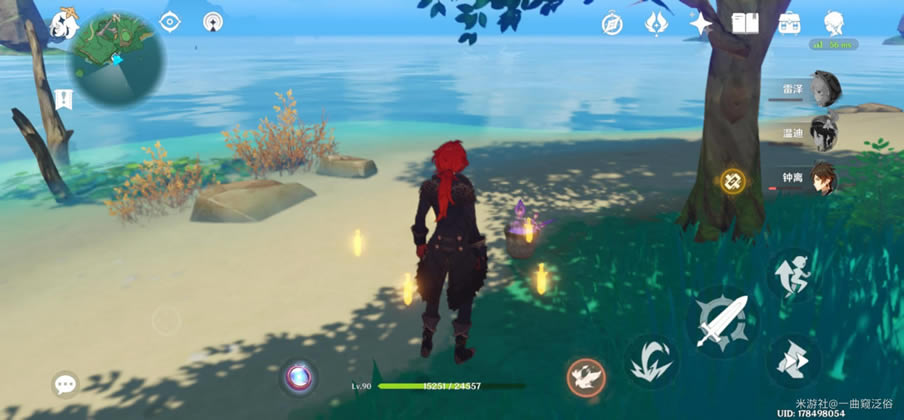The height and width of the screenshot is (420, 904).
Task: Open the Wish four-point star icon
Action: pos(700,24)
